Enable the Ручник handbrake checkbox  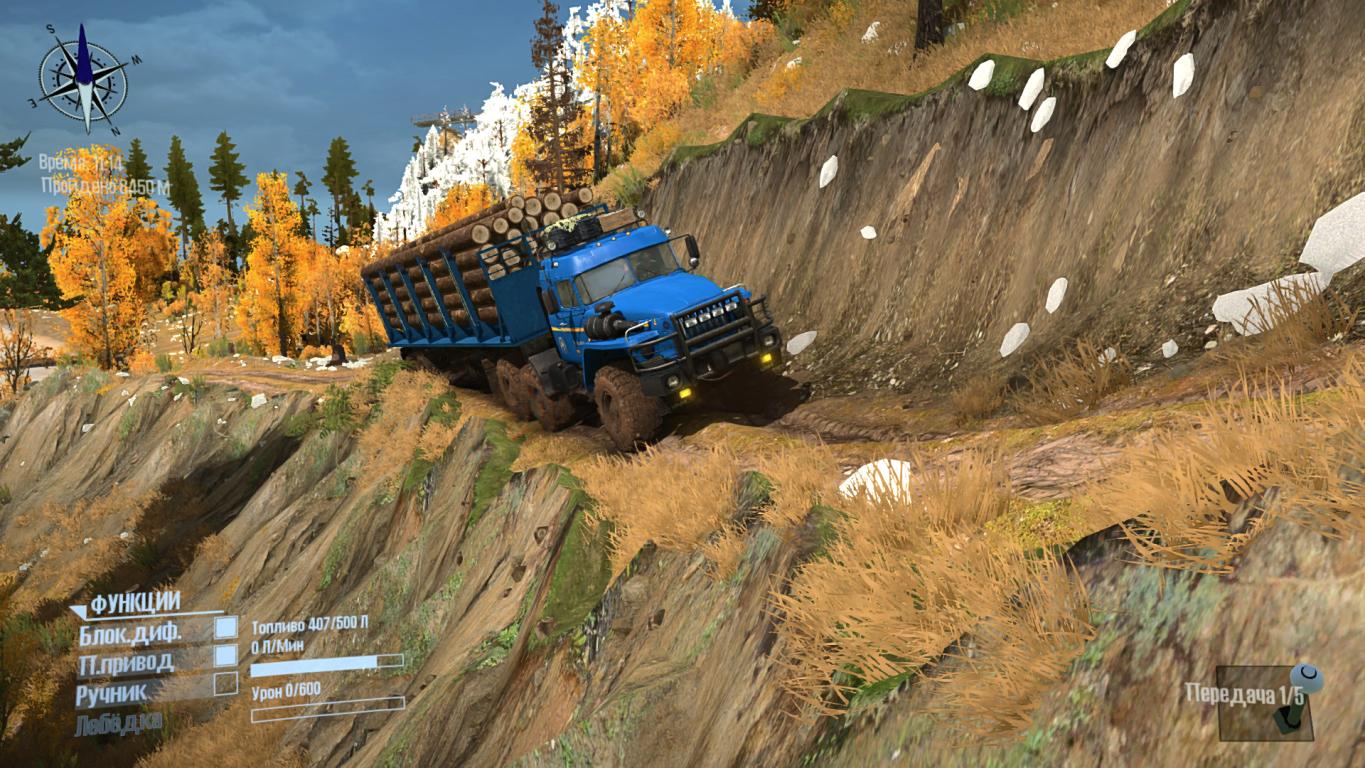[x=227, y=684]
